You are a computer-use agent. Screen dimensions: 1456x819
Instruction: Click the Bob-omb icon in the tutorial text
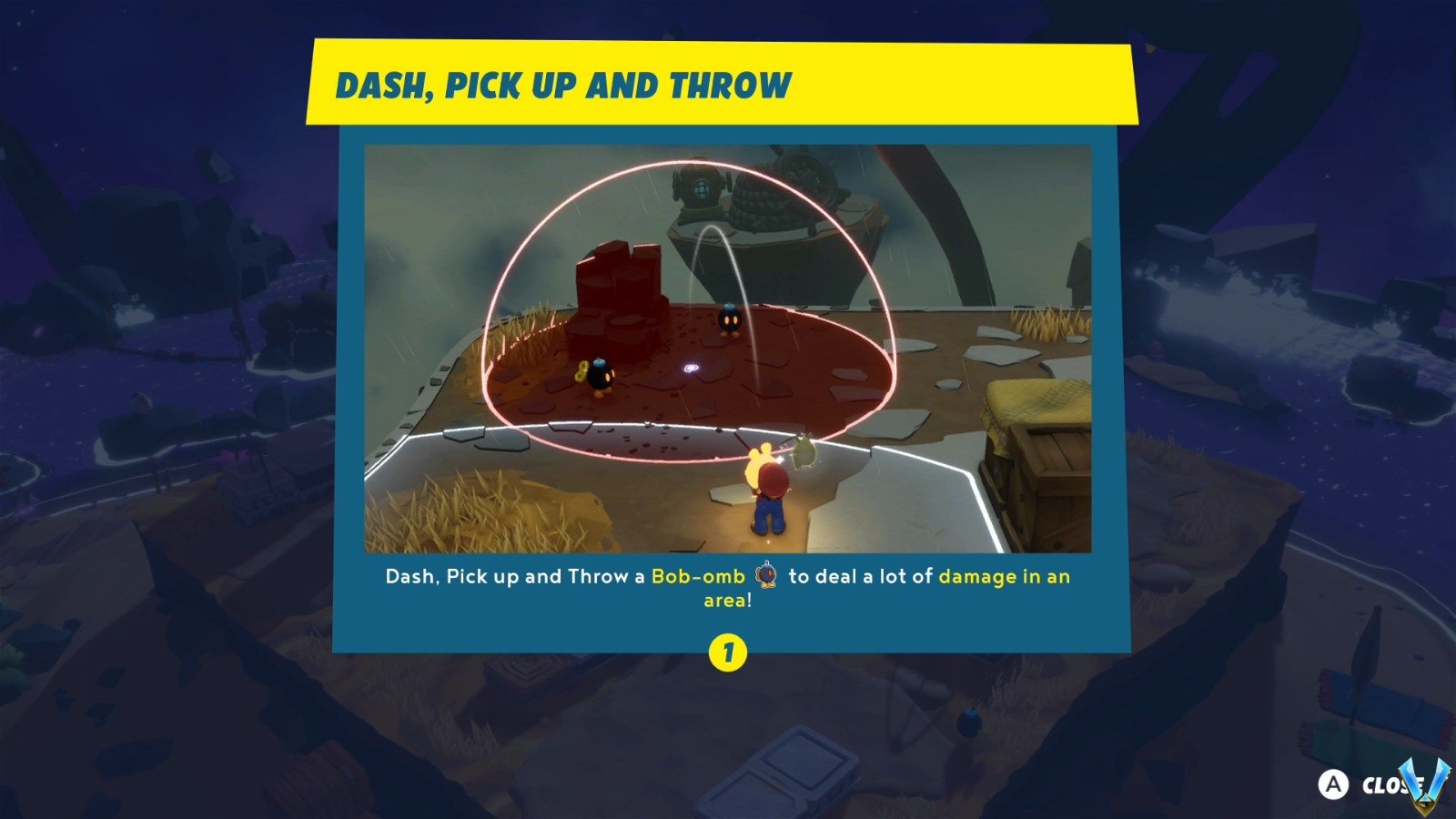[765, 575]
